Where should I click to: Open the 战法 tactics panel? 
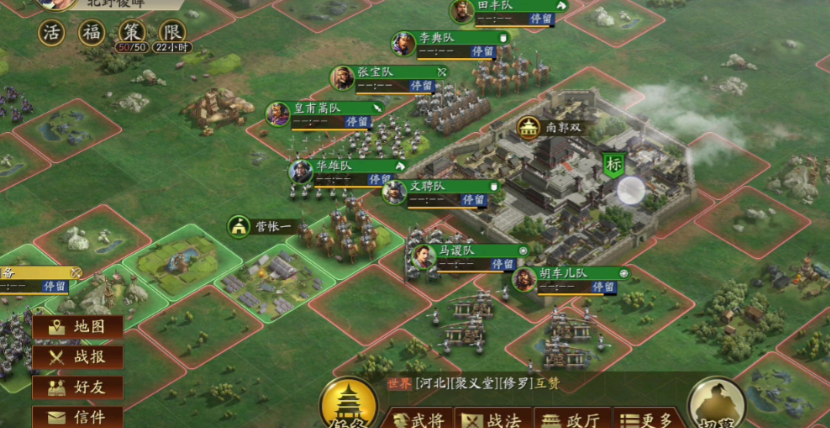(x=492, y=420)
